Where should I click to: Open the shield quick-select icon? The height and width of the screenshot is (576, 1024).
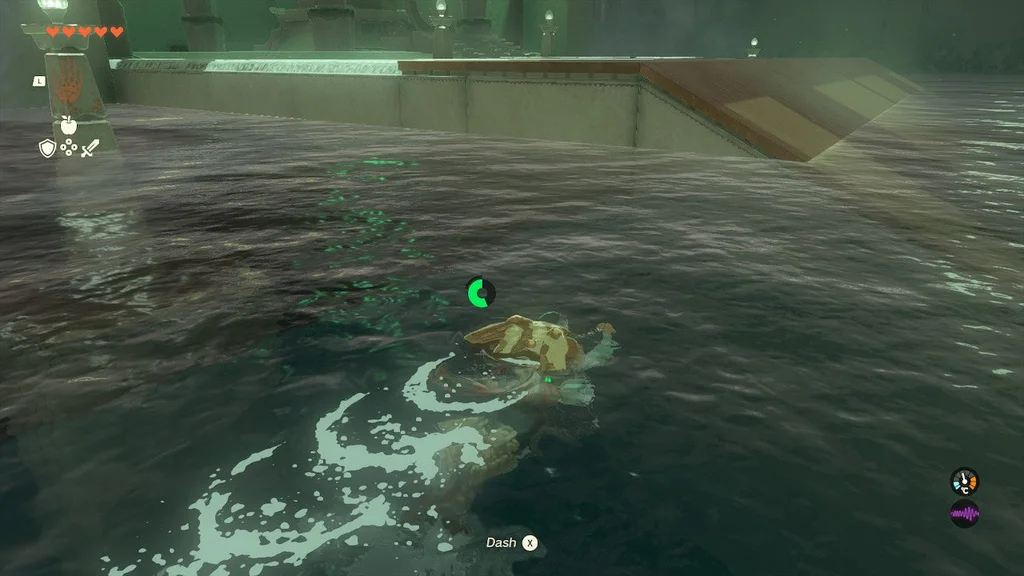(46, 148)
